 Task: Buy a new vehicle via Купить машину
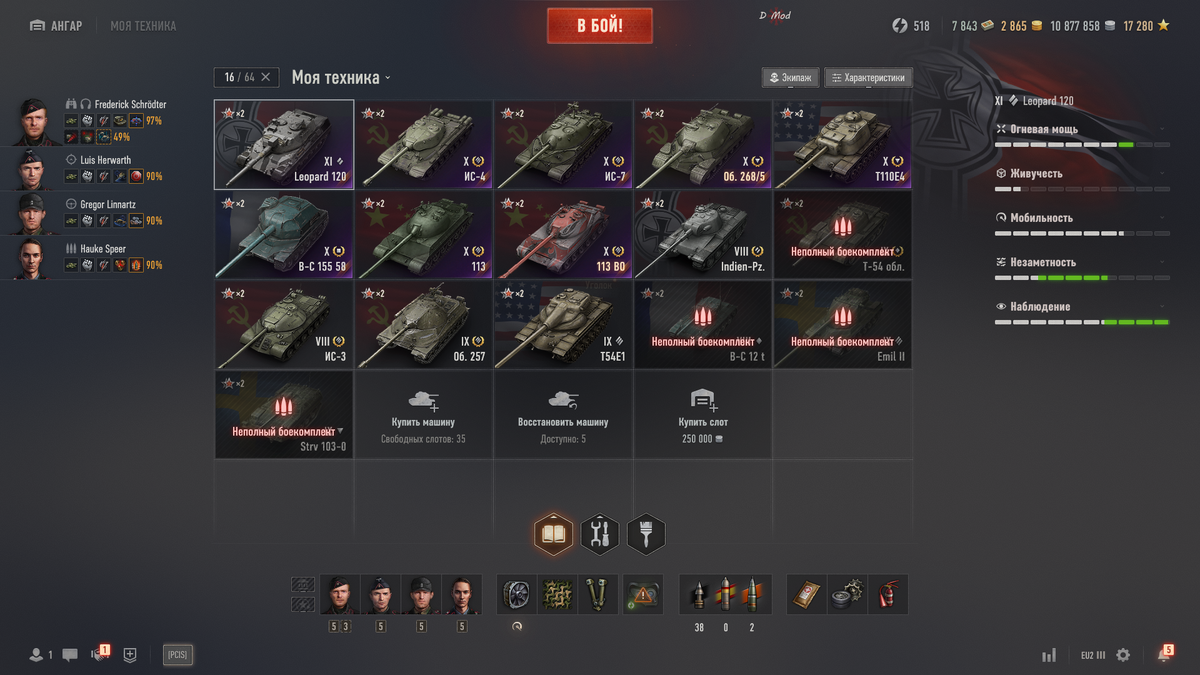point(423,415)
